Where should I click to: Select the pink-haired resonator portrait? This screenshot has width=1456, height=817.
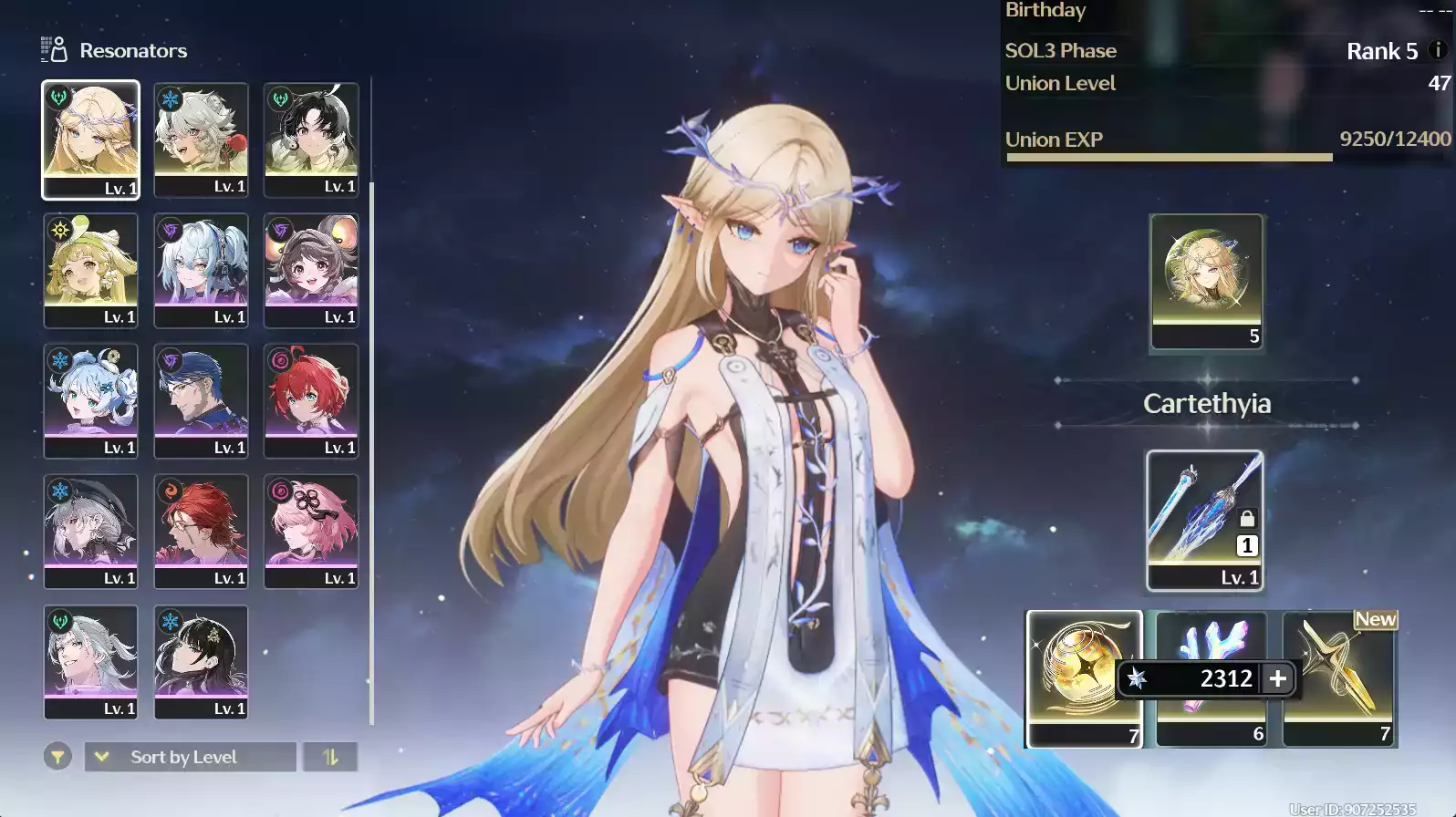tap(311, 530)
